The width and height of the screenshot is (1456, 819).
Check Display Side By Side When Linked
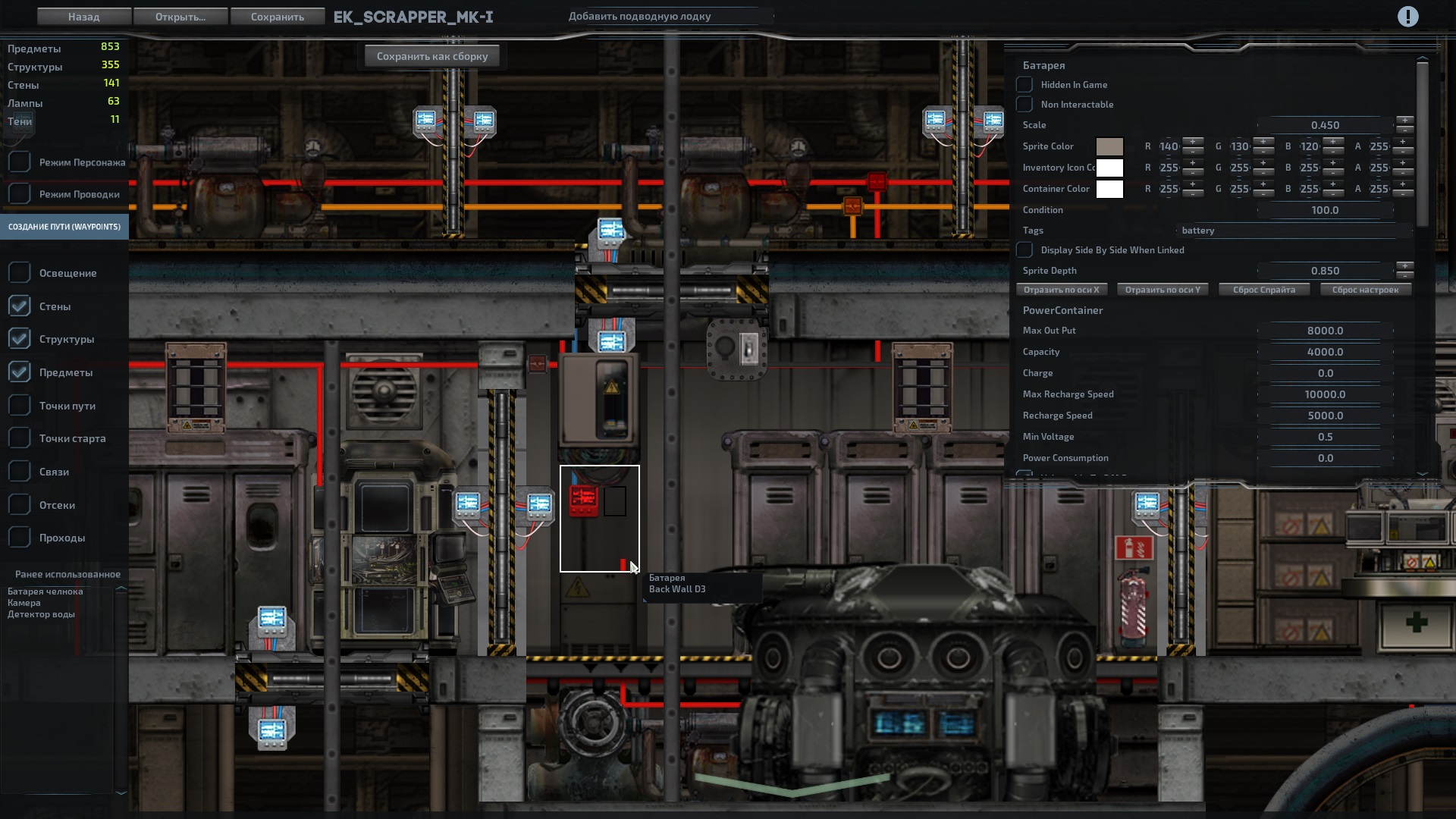click(x=1025, y=249)
